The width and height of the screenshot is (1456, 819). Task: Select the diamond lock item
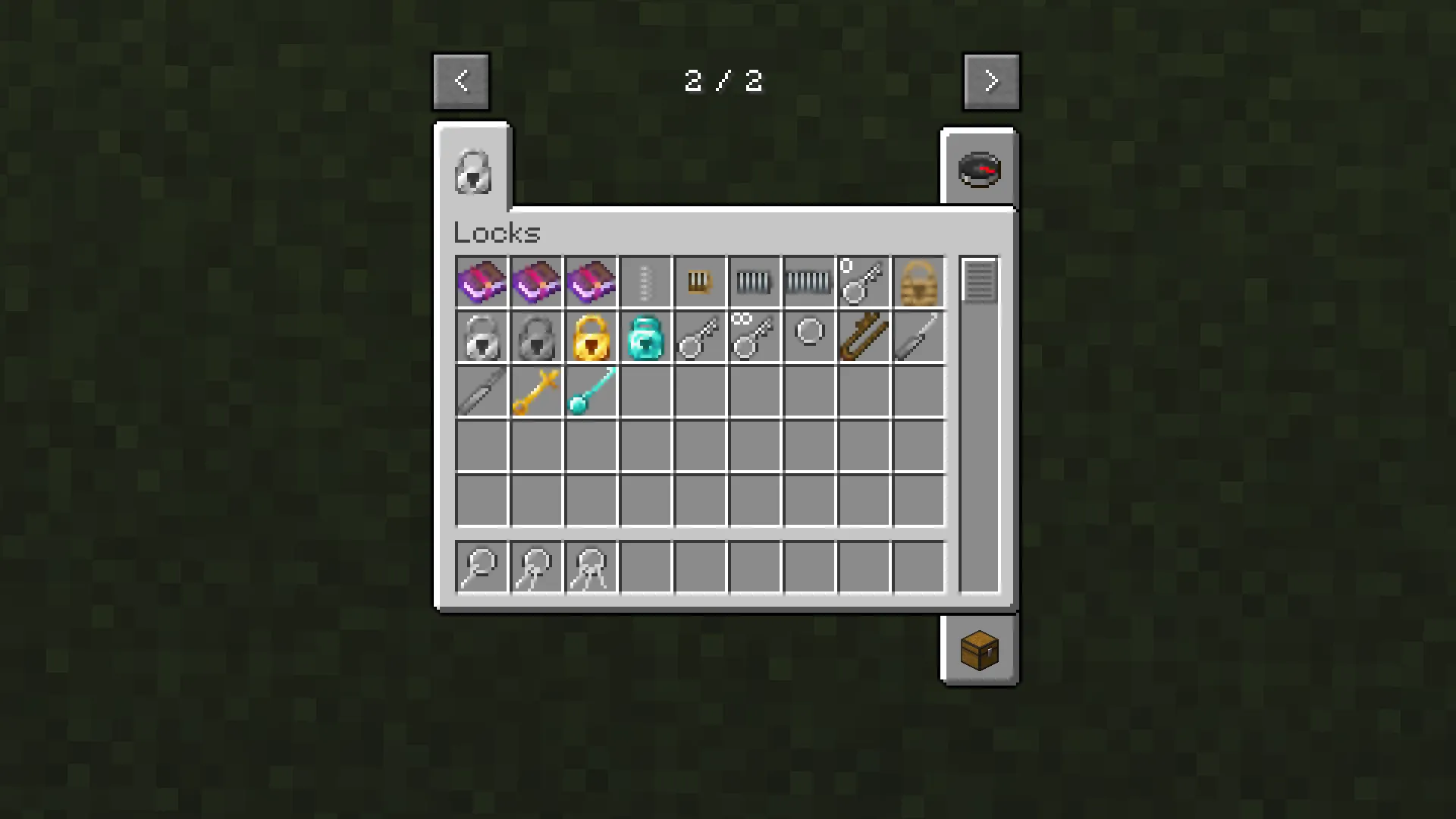645,337
